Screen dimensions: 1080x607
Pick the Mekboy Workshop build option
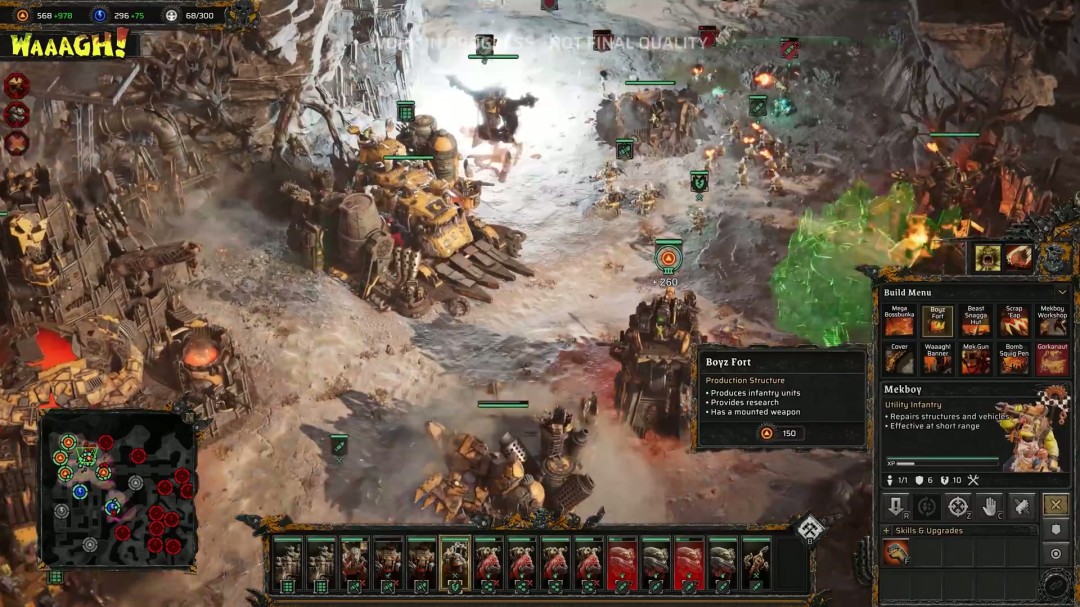click(1052, 321)
